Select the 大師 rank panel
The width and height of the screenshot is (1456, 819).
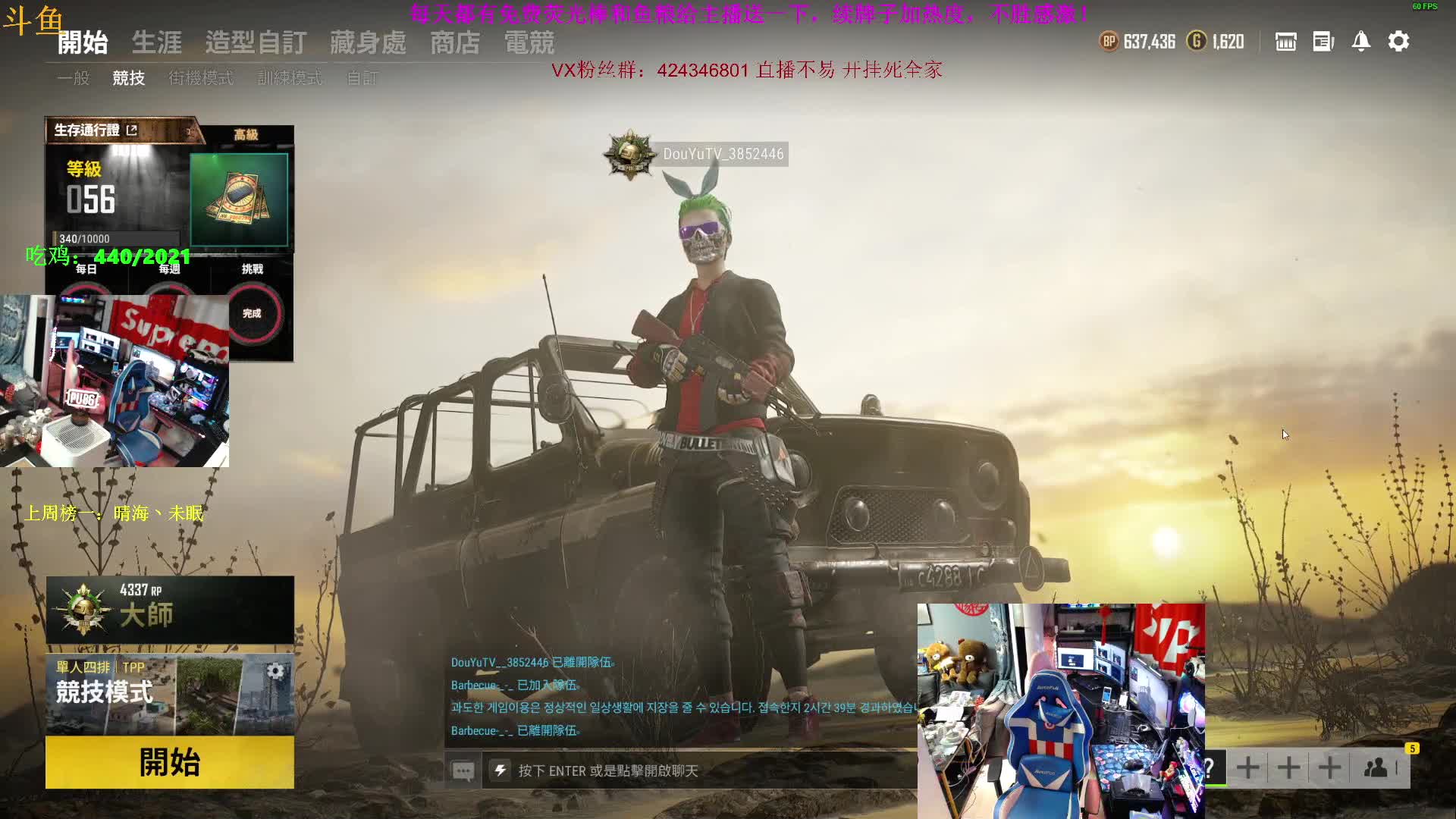[x=169, y=610]
